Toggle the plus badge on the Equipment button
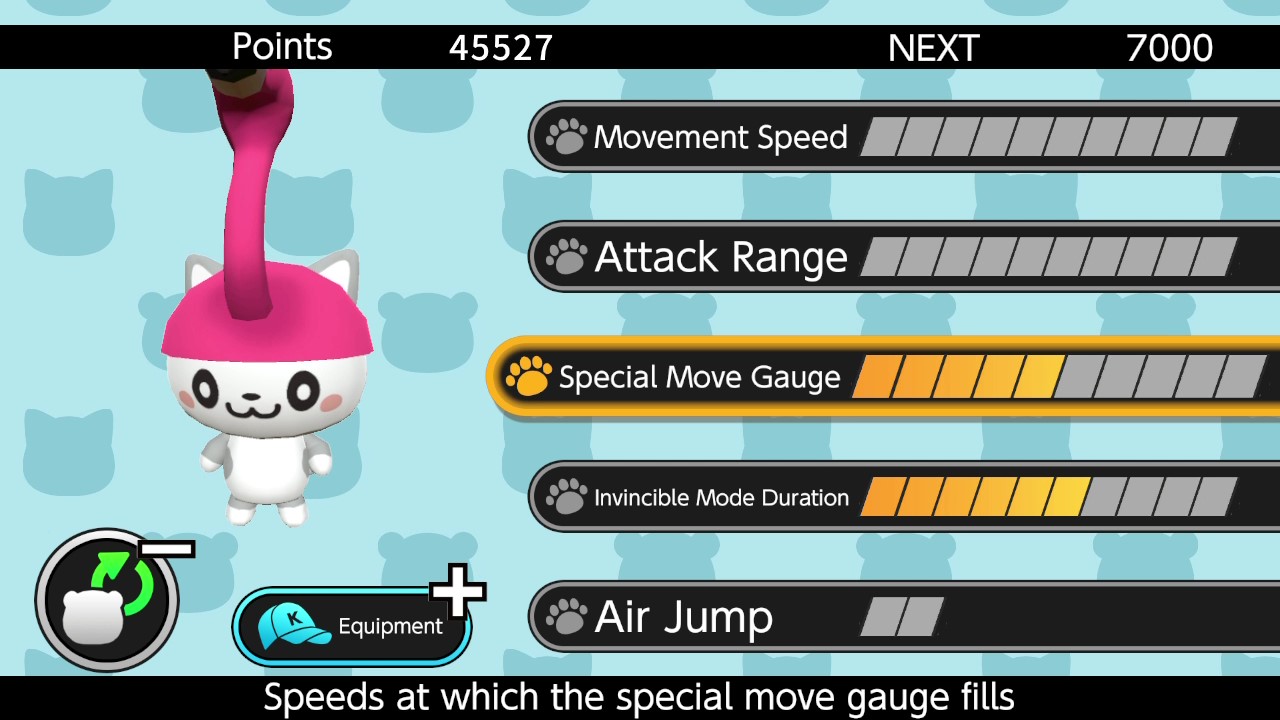1280x720 pixels. (x=458, y=592)
